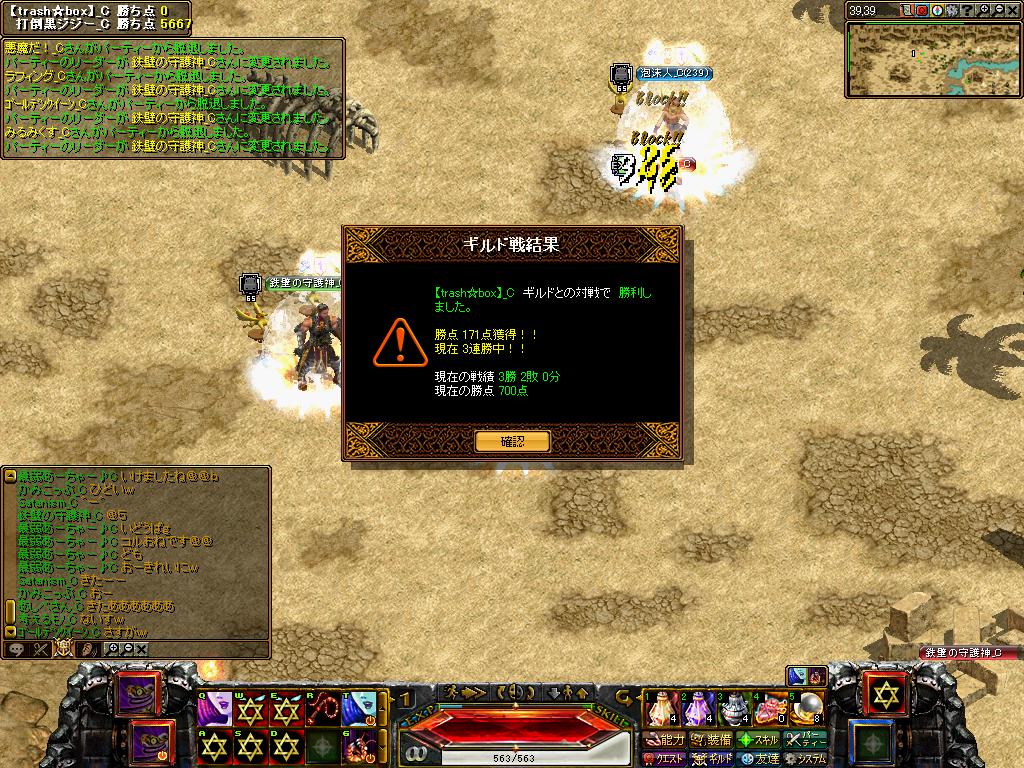Open the 能力 (Abilities) menu

pyautogui.click(x=665, y=740)
